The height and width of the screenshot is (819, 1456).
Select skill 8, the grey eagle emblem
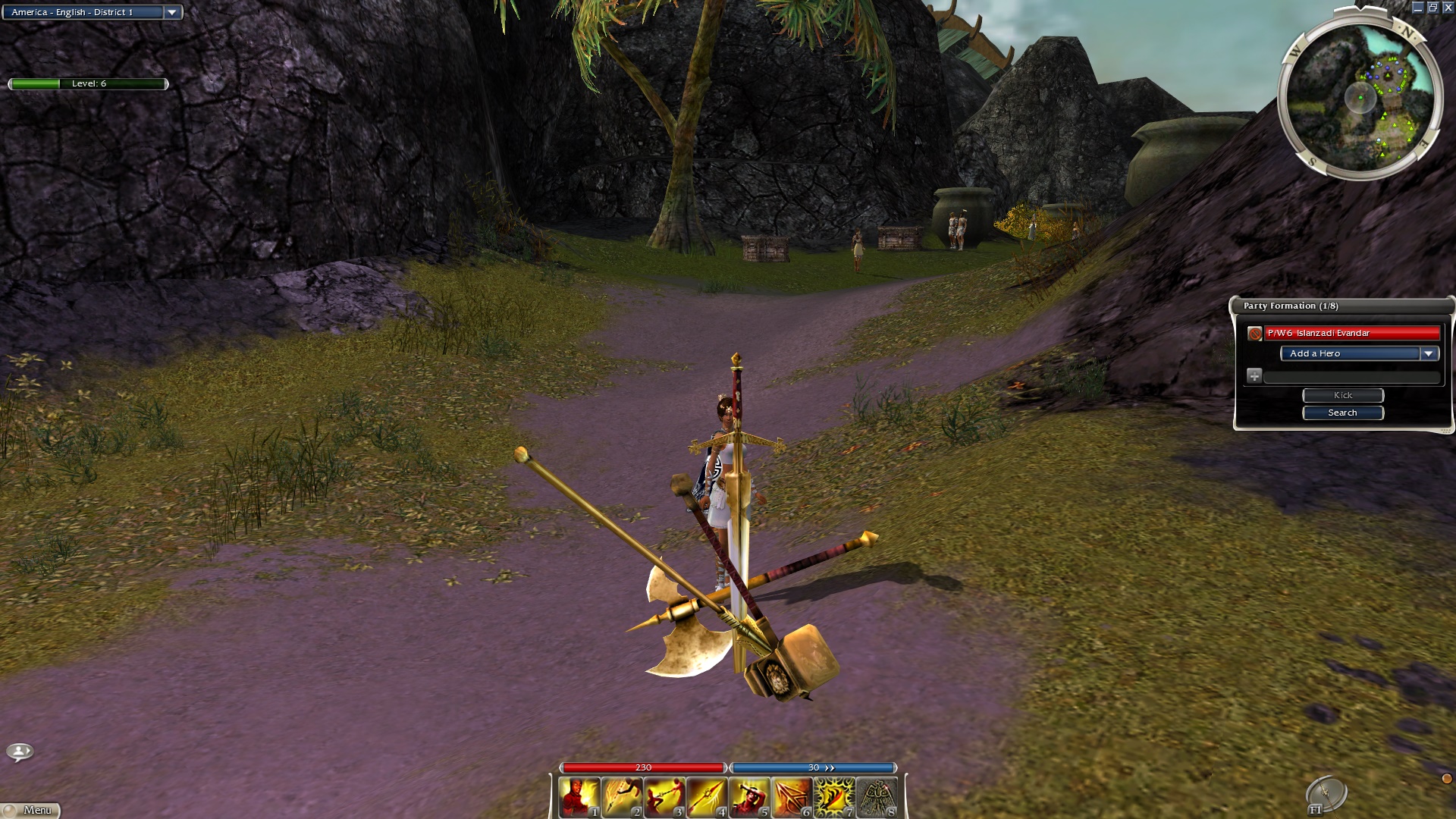coord(877,798)
